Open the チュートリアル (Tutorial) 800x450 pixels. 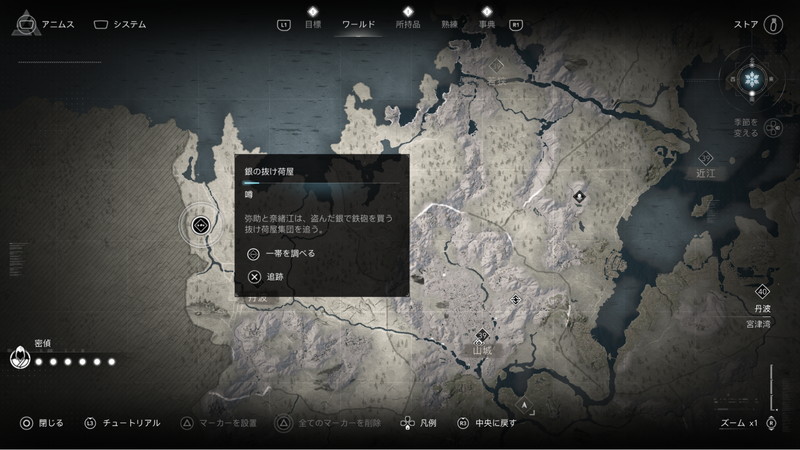tap(122, 423)
